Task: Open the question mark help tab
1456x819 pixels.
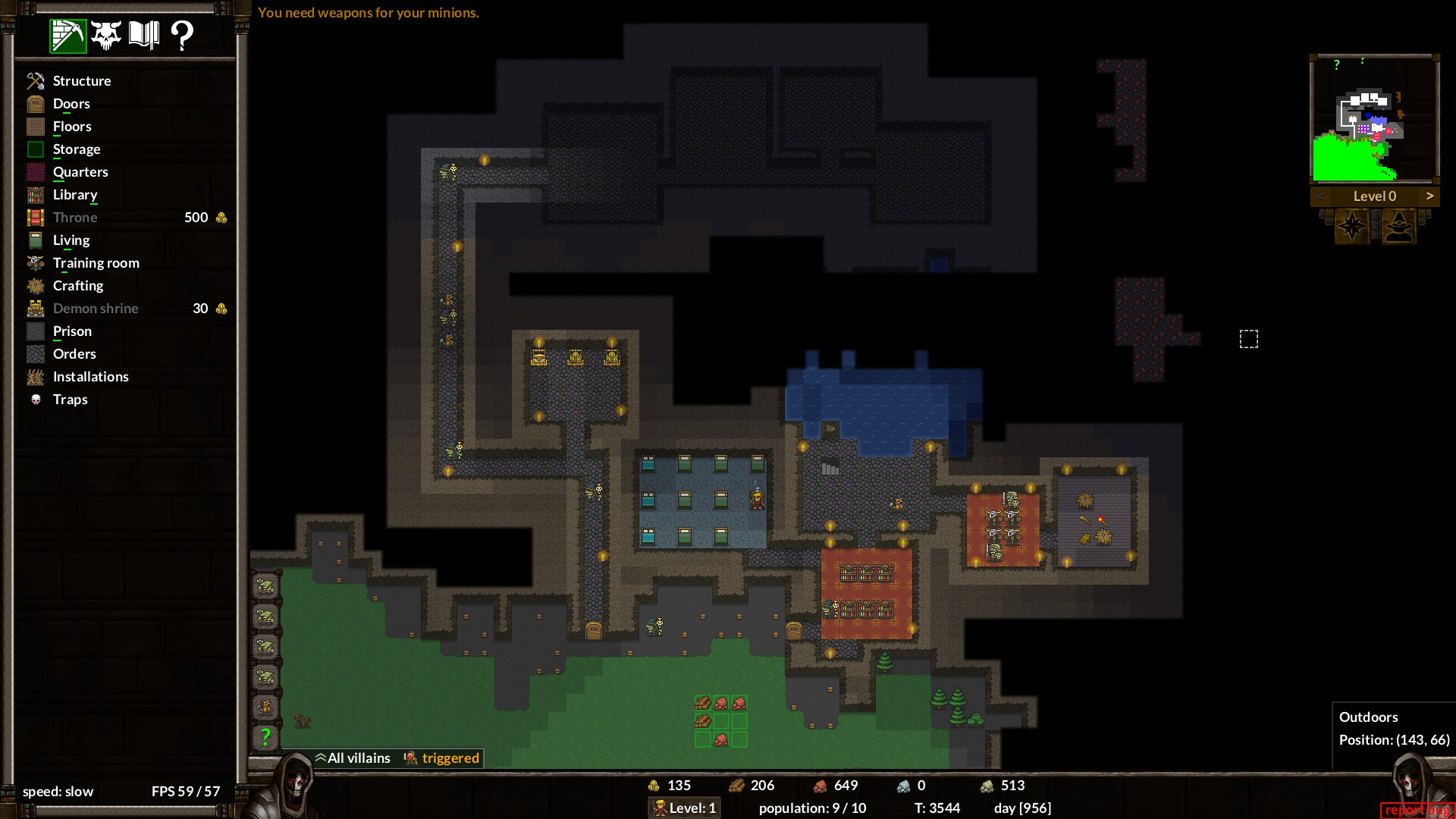Action: 182,35
